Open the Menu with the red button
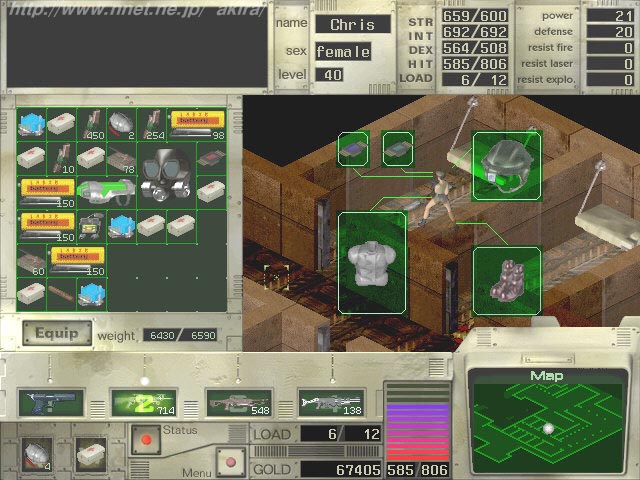 (x=229, y=463)
